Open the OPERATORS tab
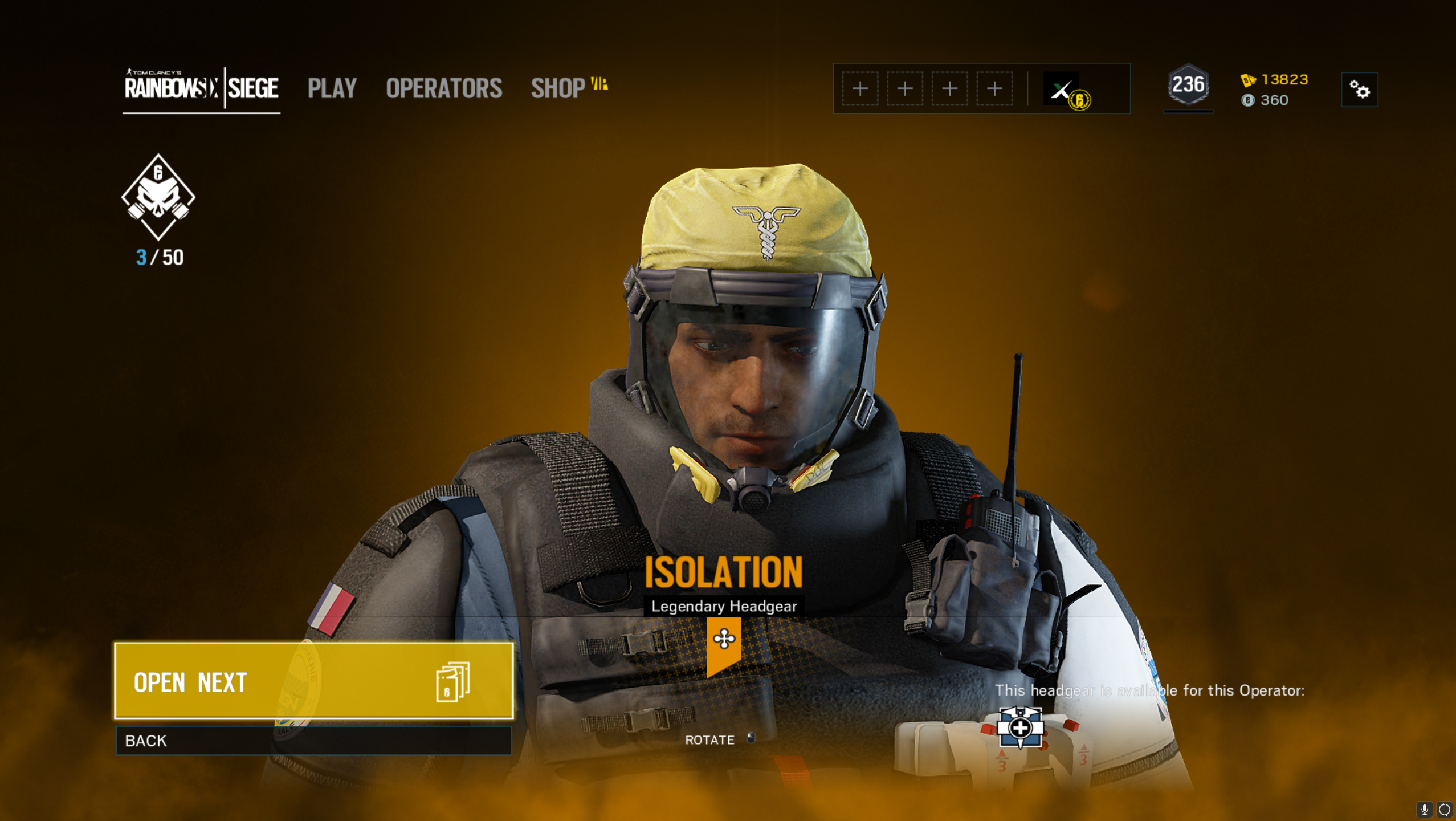The image size is (1456, 821). [444, 88]
